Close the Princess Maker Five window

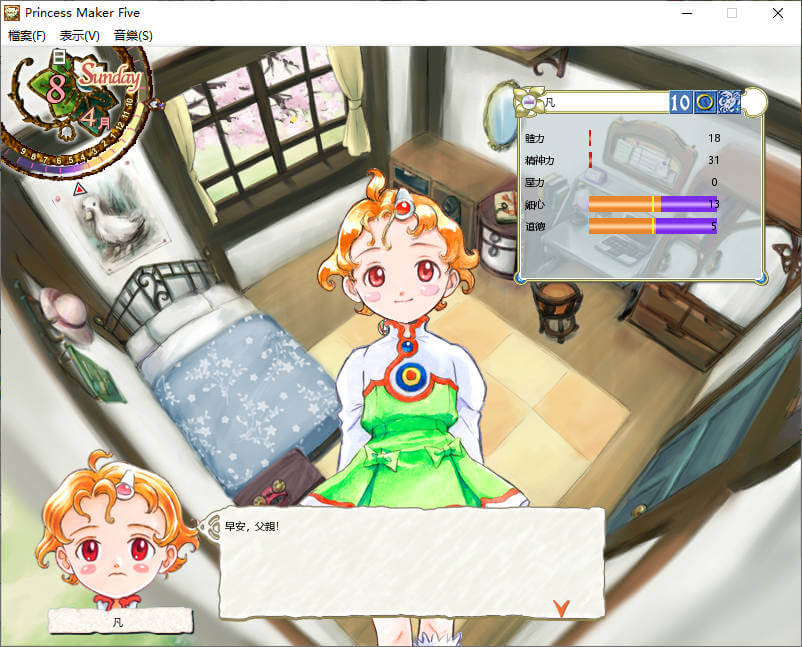[x=778, y=13]
